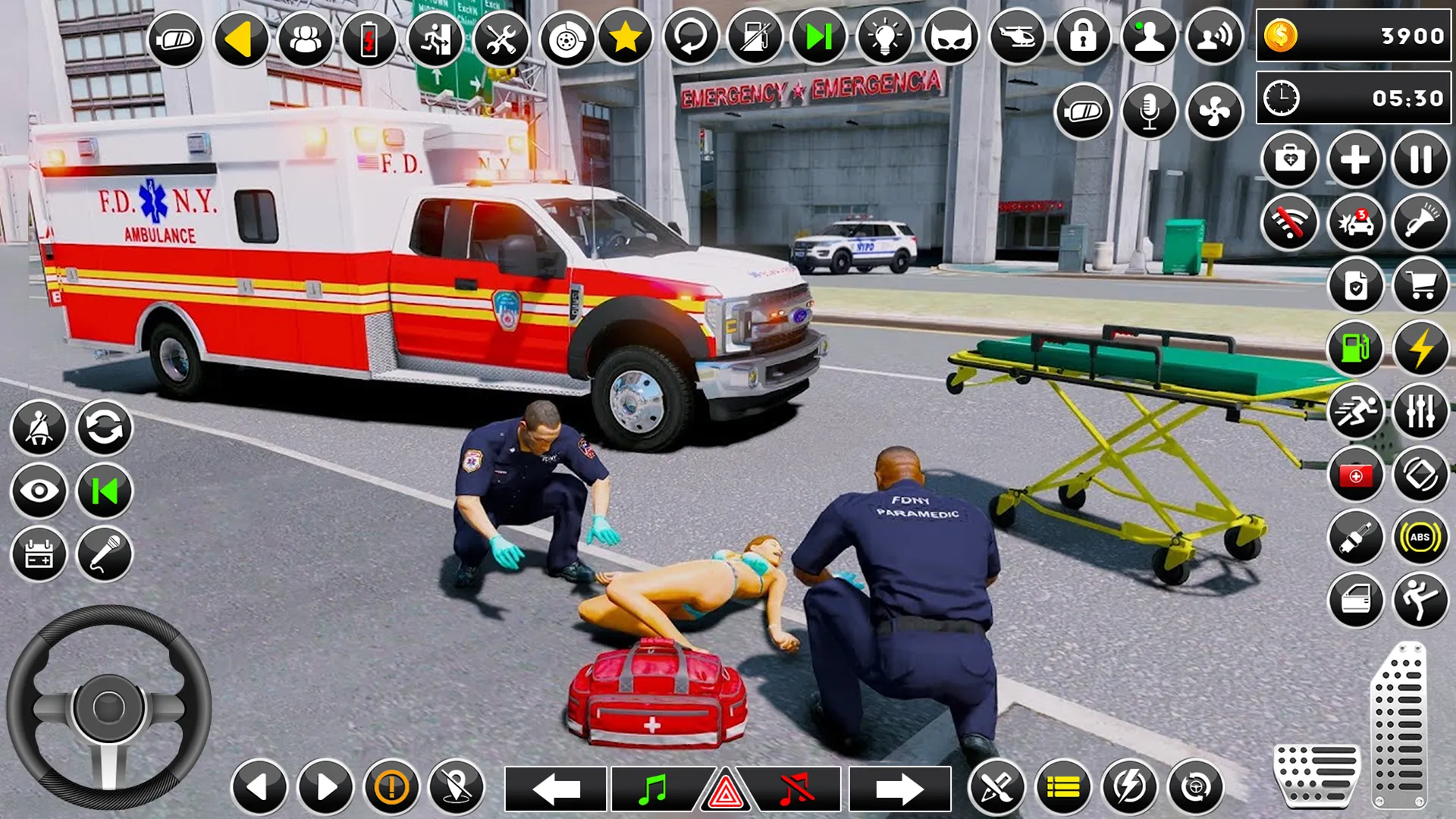Screen dimensions: 1456x819
Task: Click the padlock icon
Action: pyautogui.click(x=1082, y=37)
